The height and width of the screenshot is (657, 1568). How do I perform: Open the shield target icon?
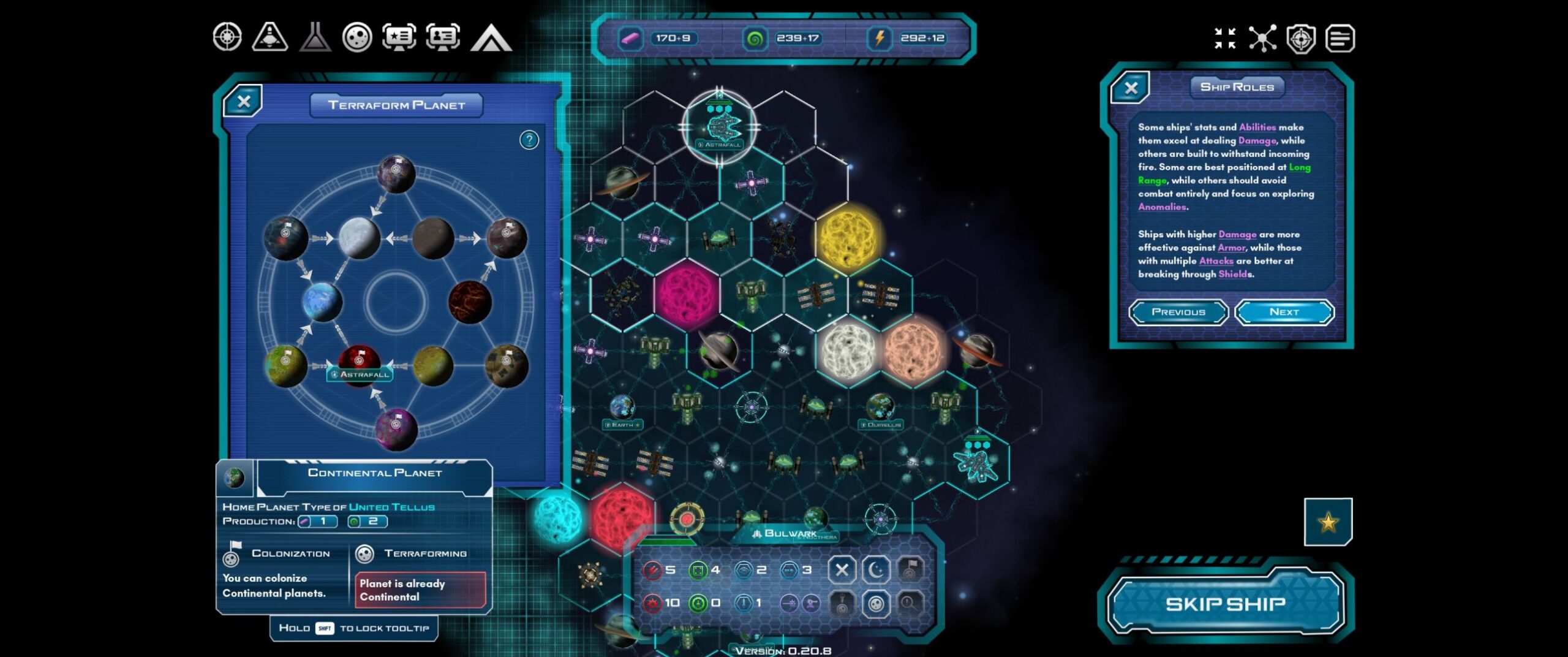point(1301,39)
